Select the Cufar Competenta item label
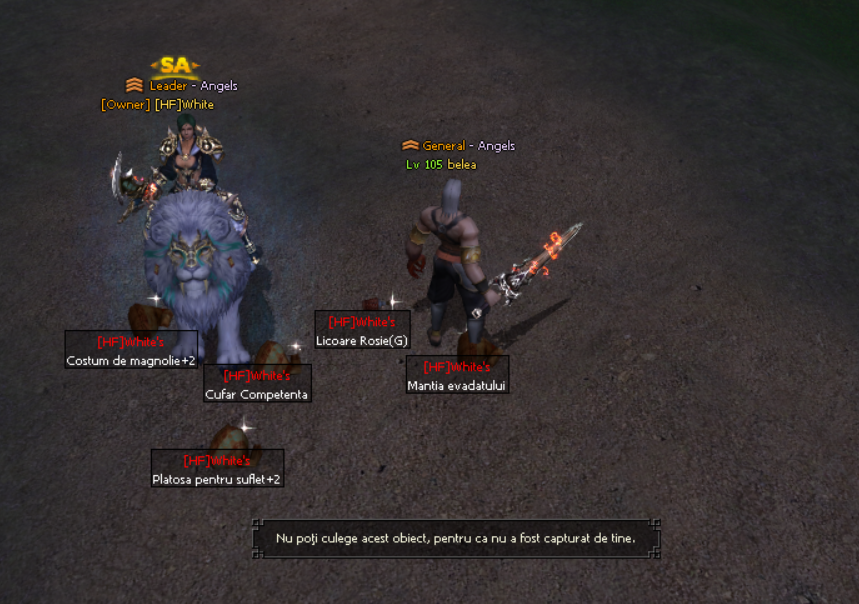The width and height of the screenshot is (859, 604). tap(257, 394)
